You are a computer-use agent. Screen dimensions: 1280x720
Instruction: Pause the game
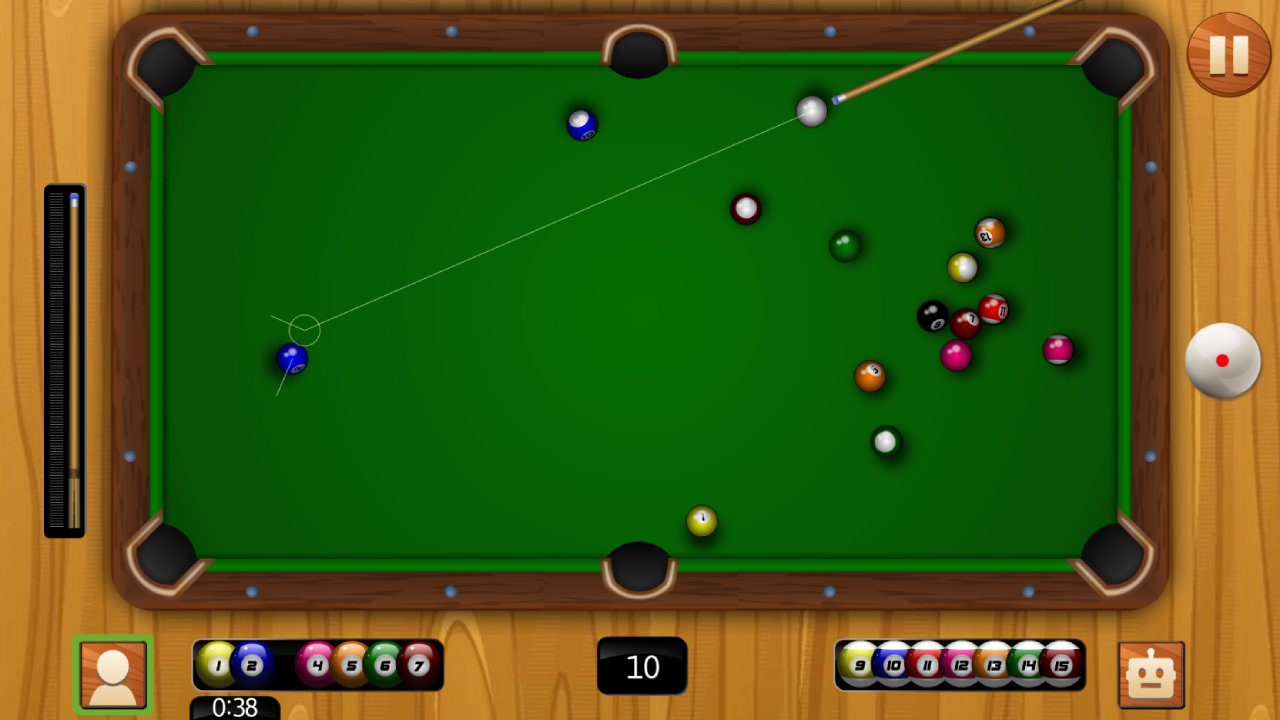(x=1228, y=54)
